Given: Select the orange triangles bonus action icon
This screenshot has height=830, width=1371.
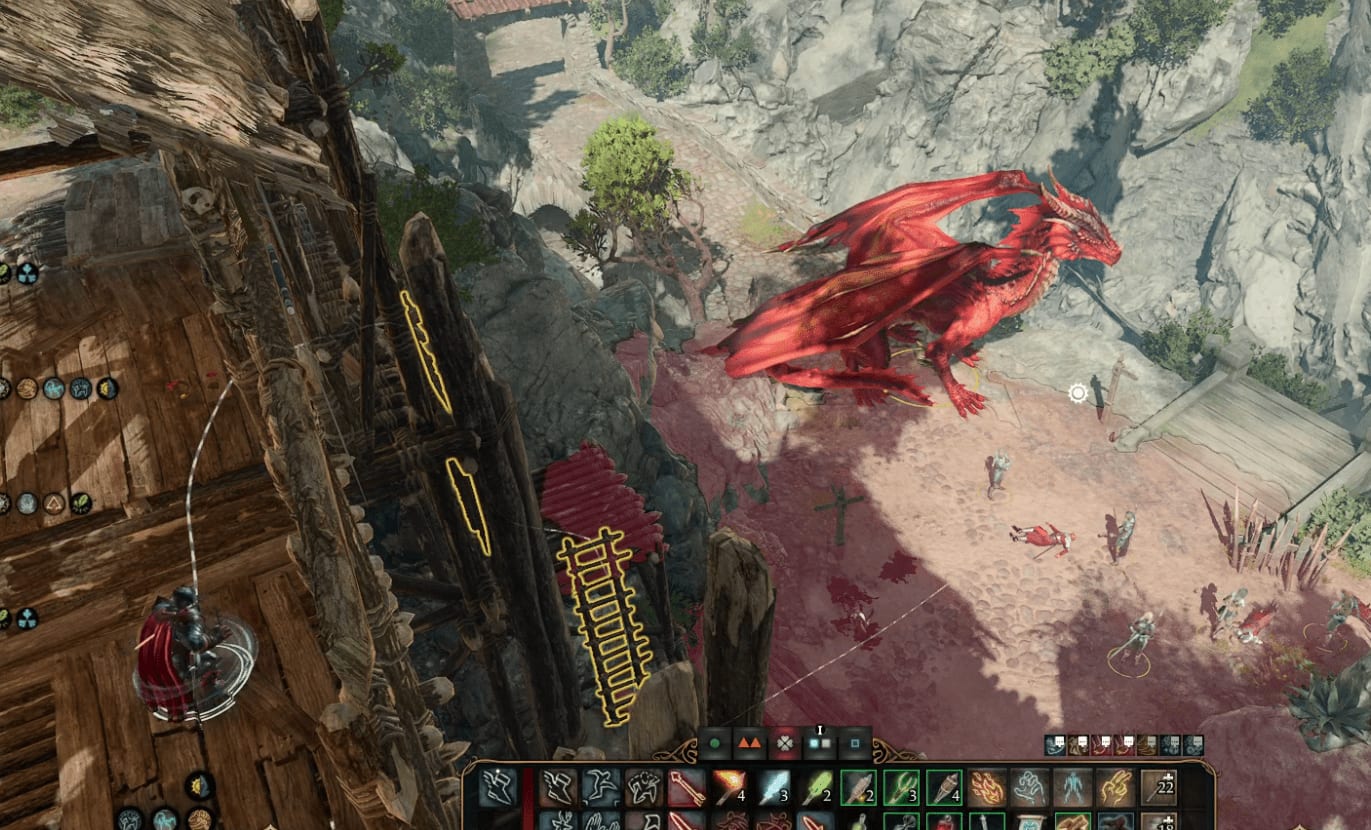Looking at the screenshot, I should pos(749,744).
